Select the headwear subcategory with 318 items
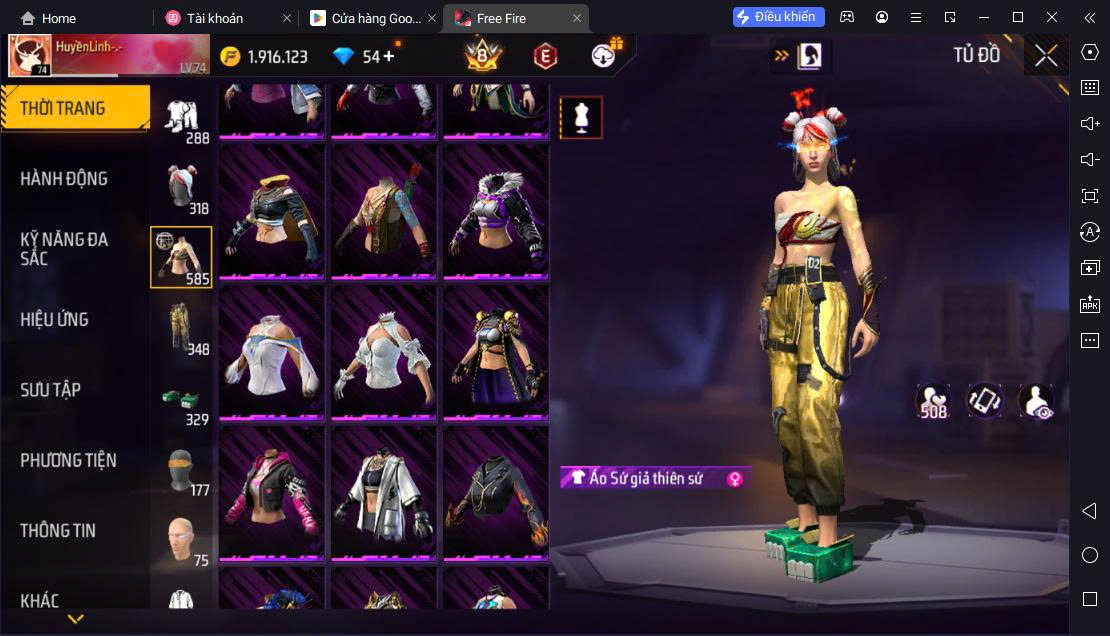The height and width of the screenshot is (636, 1110). (181, 186)
